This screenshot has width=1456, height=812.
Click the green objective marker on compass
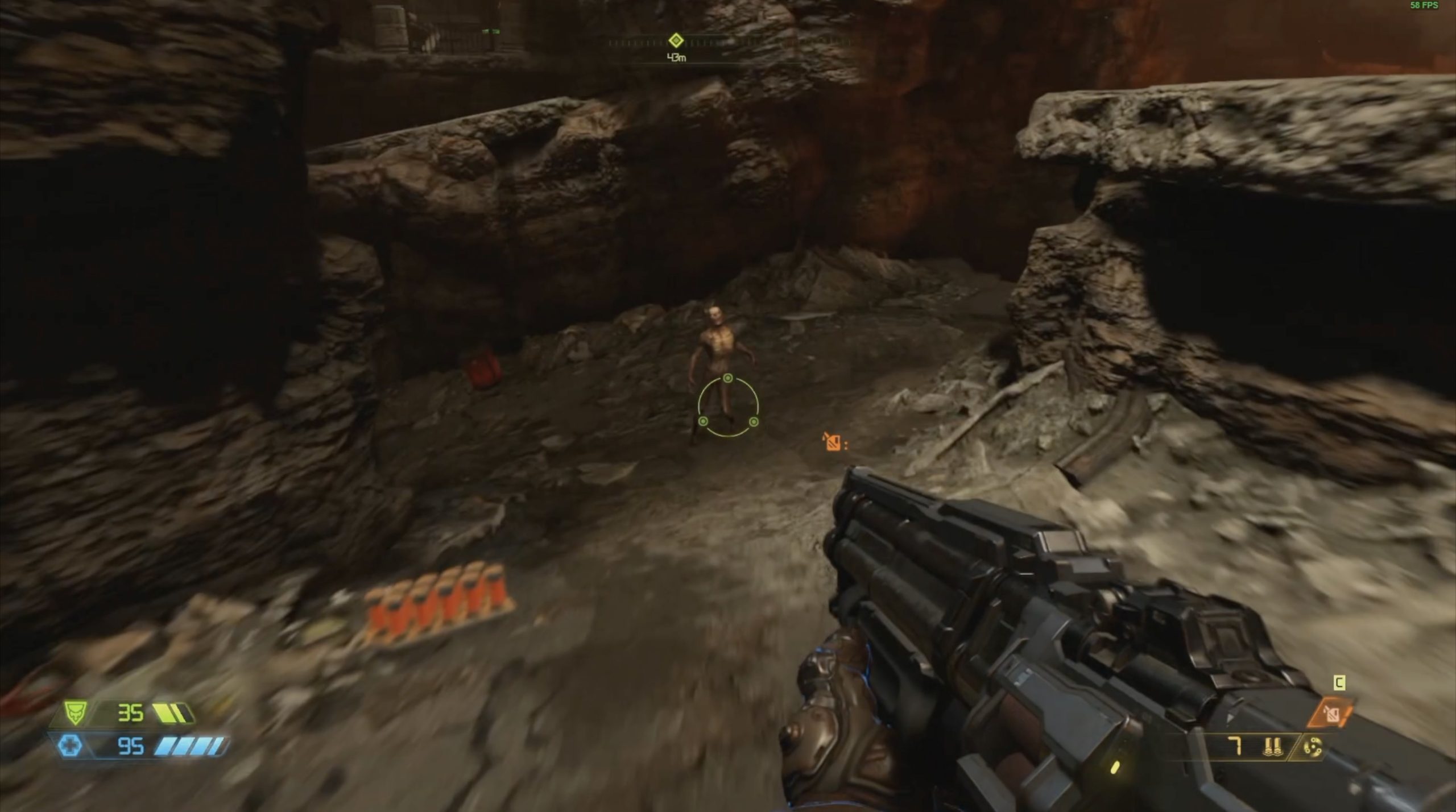[x=676, y=40]
